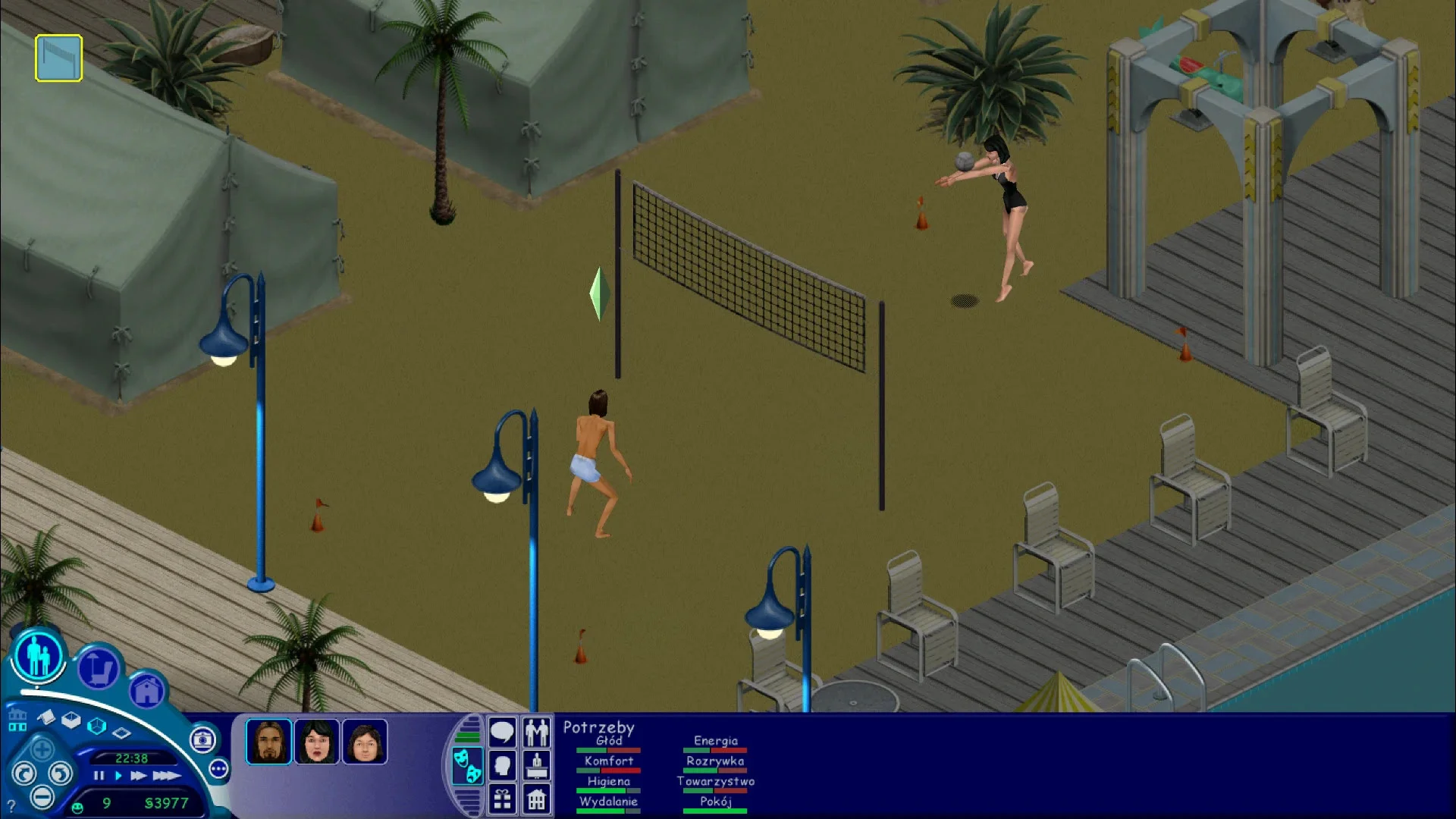Switch to Build mode house icon

[x=146, y=690]
